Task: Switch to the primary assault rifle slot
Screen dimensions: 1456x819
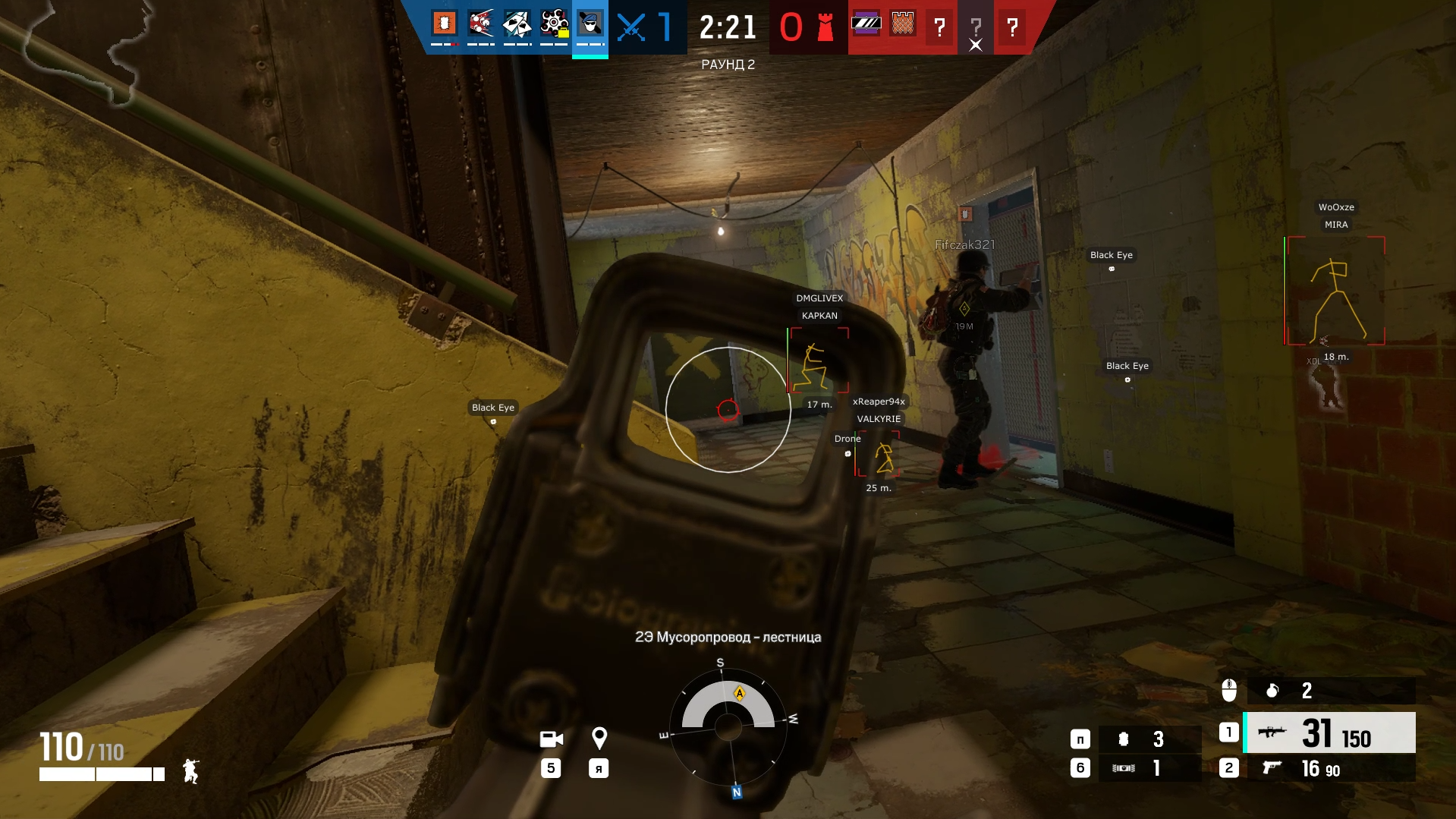Action: [x=1329, y=732]
